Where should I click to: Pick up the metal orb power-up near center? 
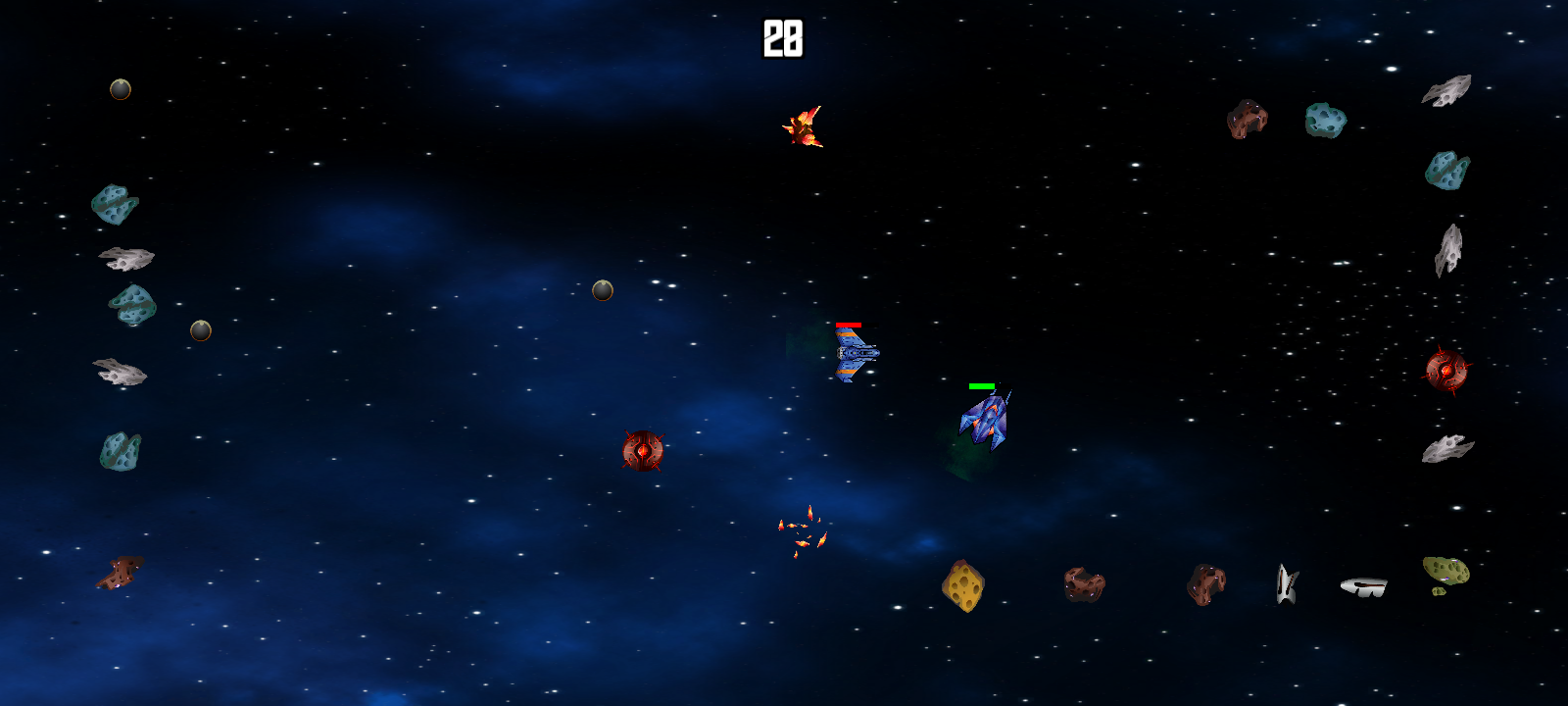pos(603,289)
